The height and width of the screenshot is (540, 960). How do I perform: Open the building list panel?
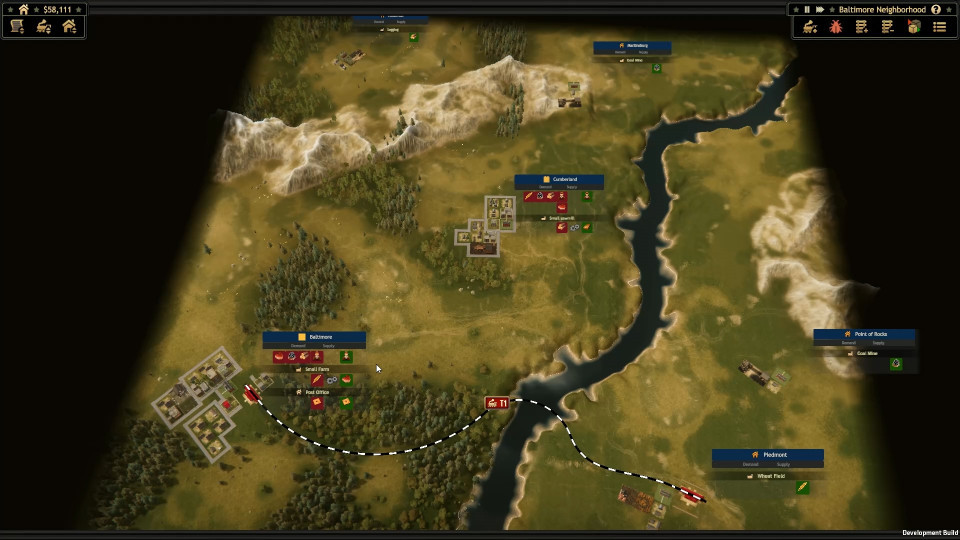click(x=69, y=27)
